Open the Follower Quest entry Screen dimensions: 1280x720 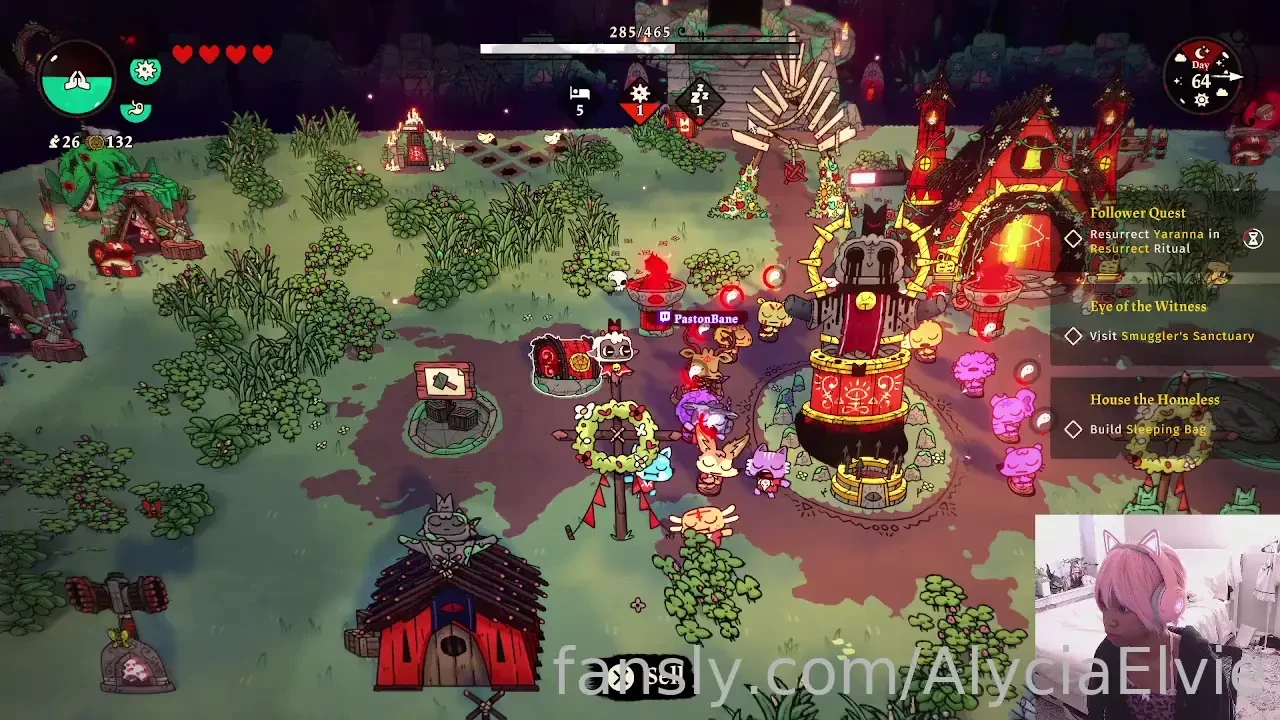click(x=1138, y=213)
